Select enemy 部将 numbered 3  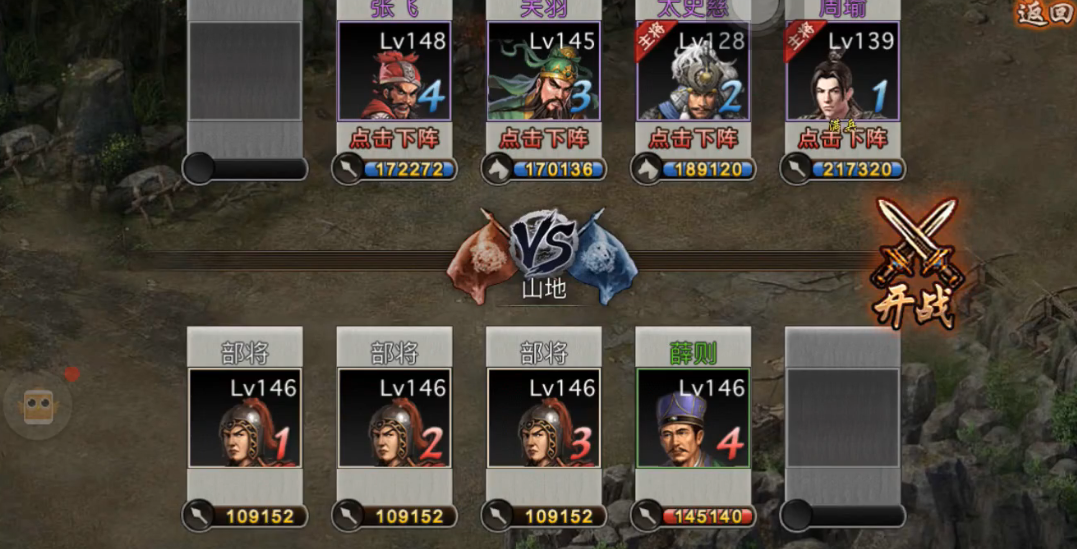543,418
